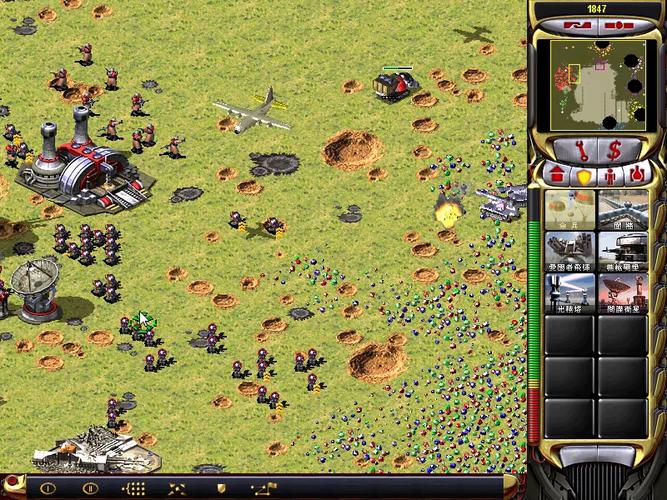Image resolution: width=667 pixels, height=500 pixels.
Task: Click the four-arrow deploy button
Action: click(176, 489)
